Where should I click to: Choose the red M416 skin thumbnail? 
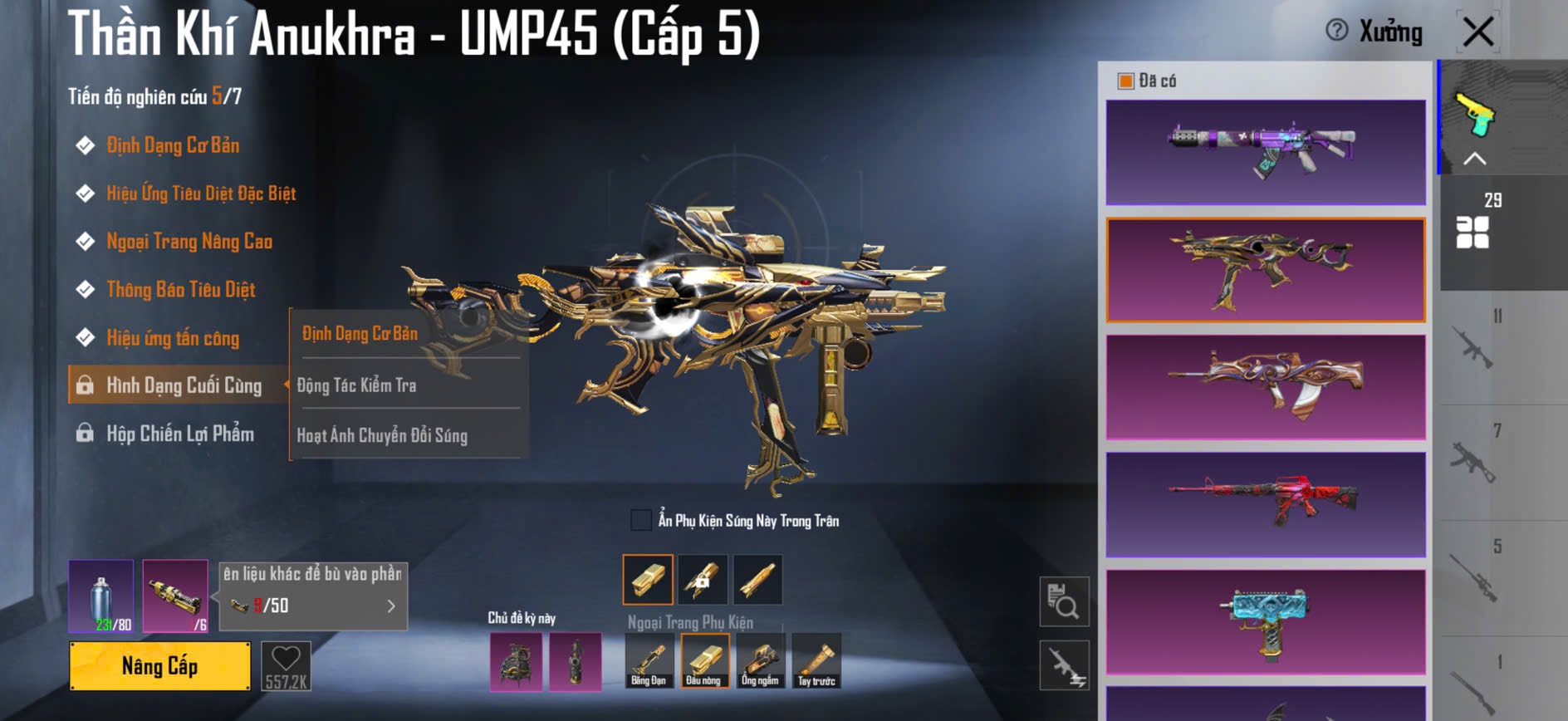point(1266,504)
